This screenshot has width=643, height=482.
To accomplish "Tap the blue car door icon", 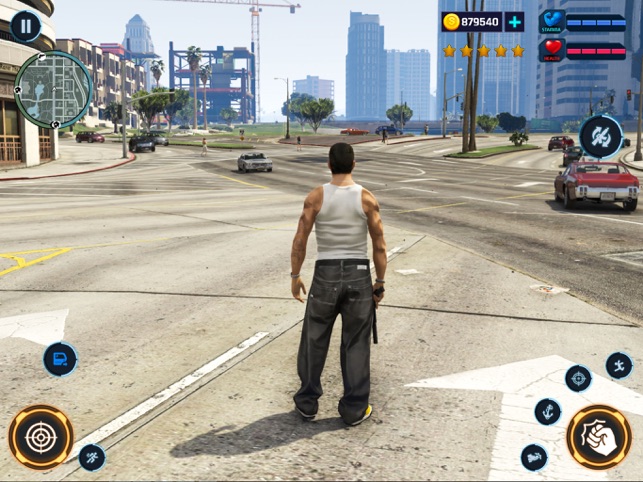I will [x=60, y=359].
